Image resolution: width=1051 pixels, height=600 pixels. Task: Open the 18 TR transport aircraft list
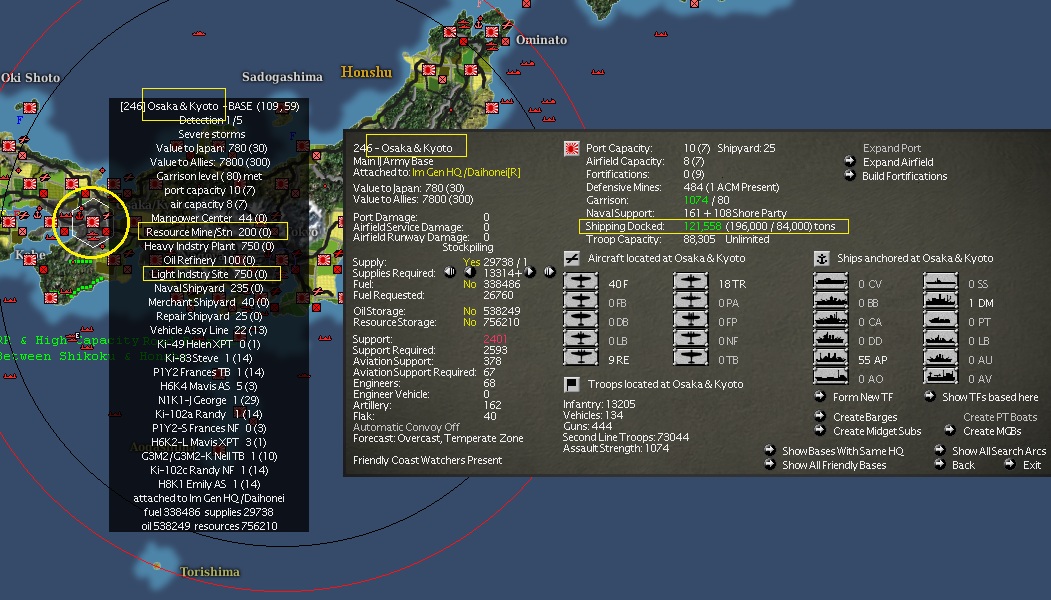point(691,284)
